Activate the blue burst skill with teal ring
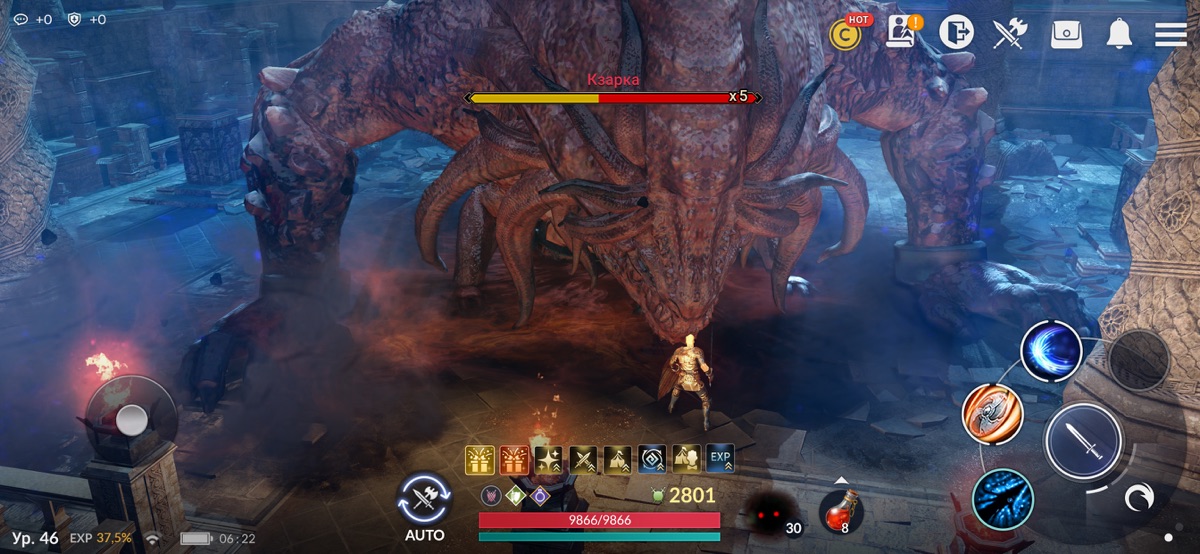 (1002, 498)
